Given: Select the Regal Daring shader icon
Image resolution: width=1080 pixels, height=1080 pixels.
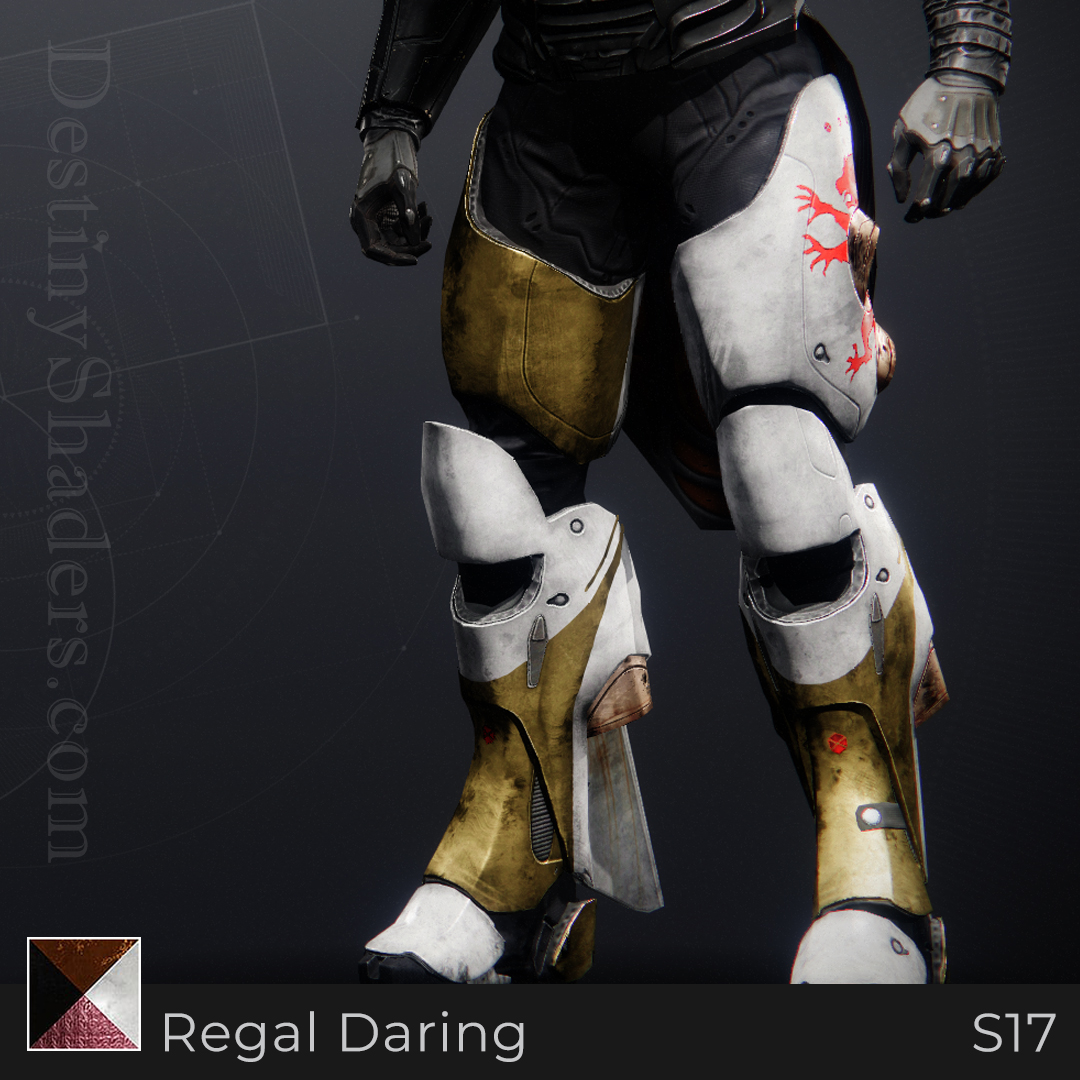Looking at the screenshot, I should [x=84, y=993].
